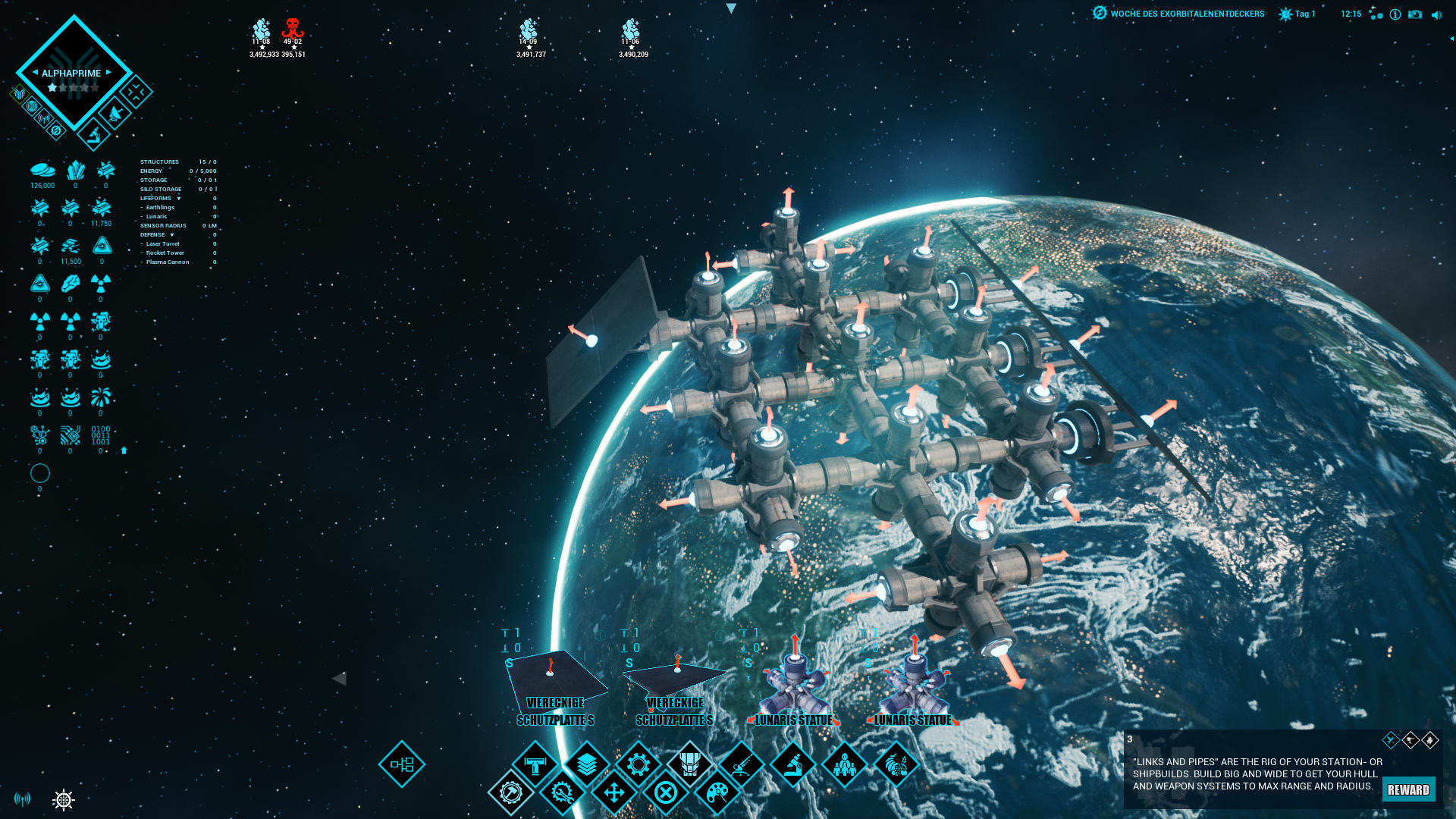Pick the first Viereckige Schutzplatte S item

coord(555,679)
